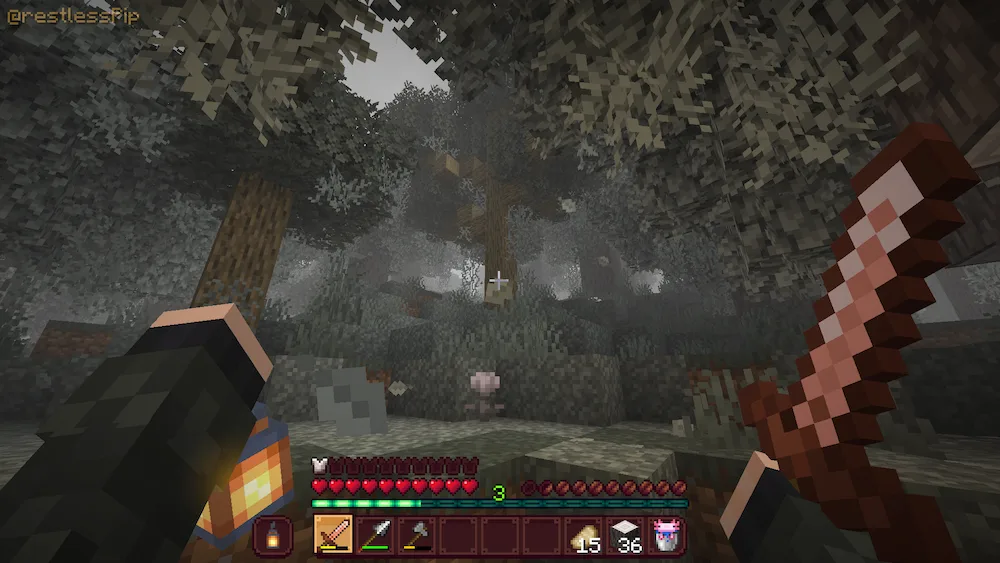Select the copper sword hotbar slot
The height and width of the screenshot is (563, 1000).
[x=332, y=535]
